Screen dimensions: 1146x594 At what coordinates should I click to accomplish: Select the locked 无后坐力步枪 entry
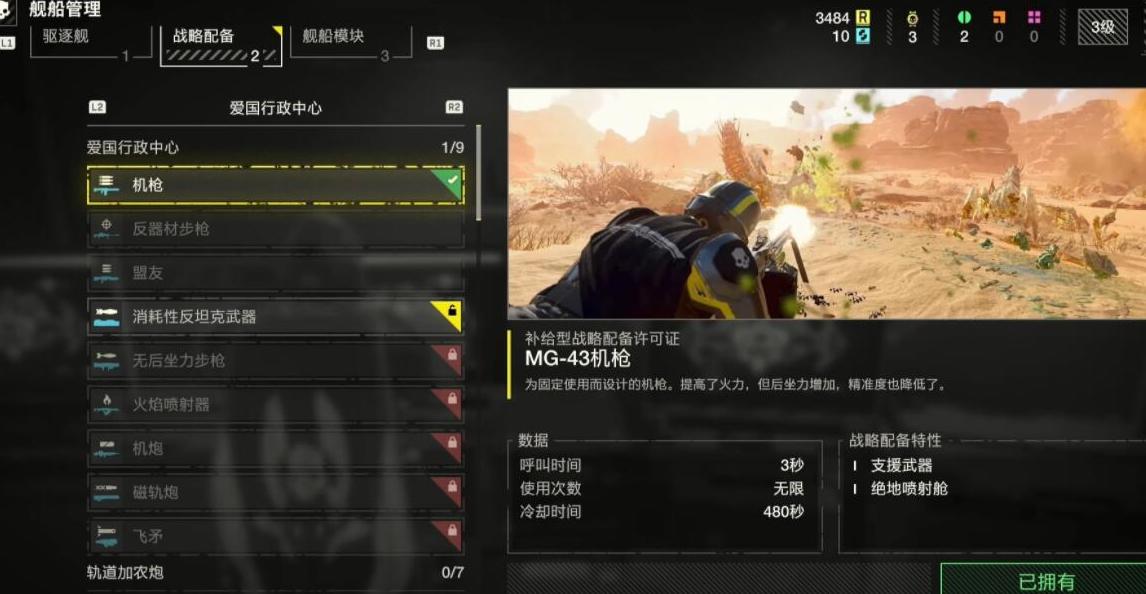coord(275,361)
